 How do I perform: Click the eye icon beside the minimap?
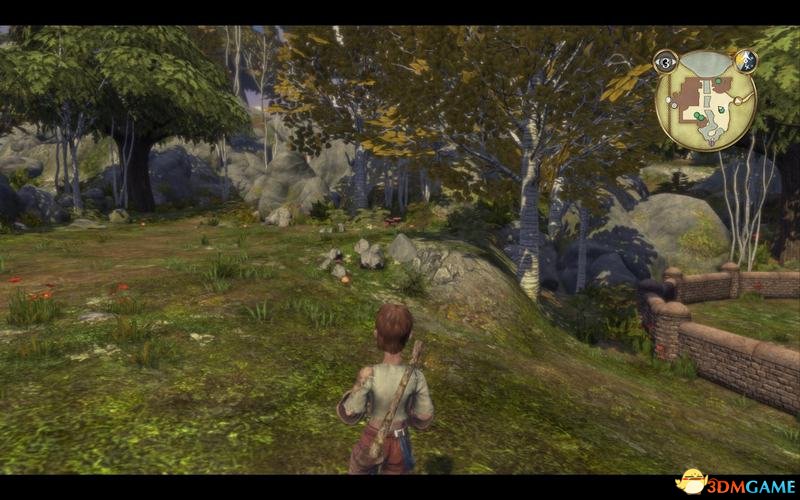click(x=666, y=63)
